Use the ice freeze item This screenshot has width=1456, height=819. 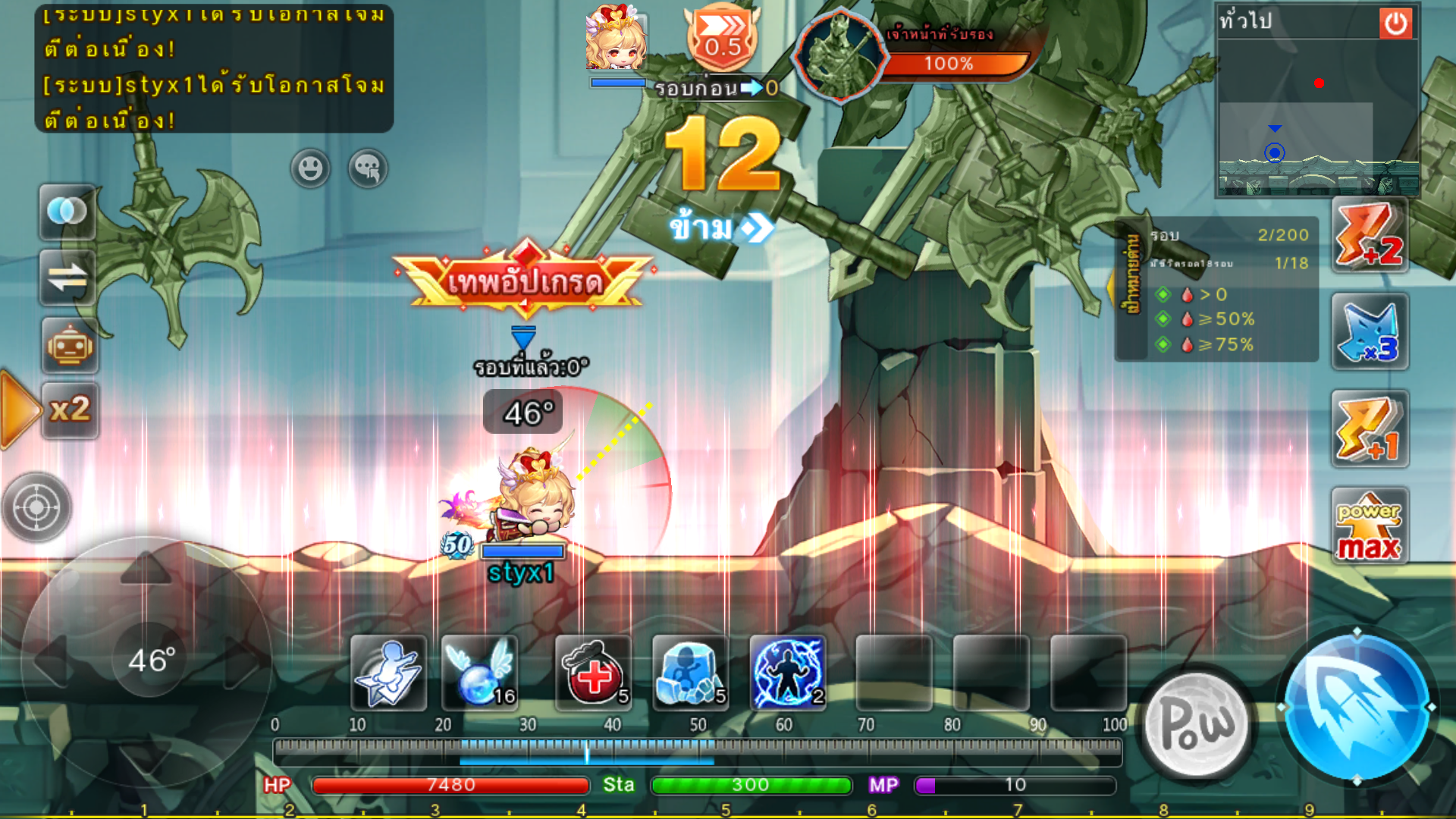690,673
